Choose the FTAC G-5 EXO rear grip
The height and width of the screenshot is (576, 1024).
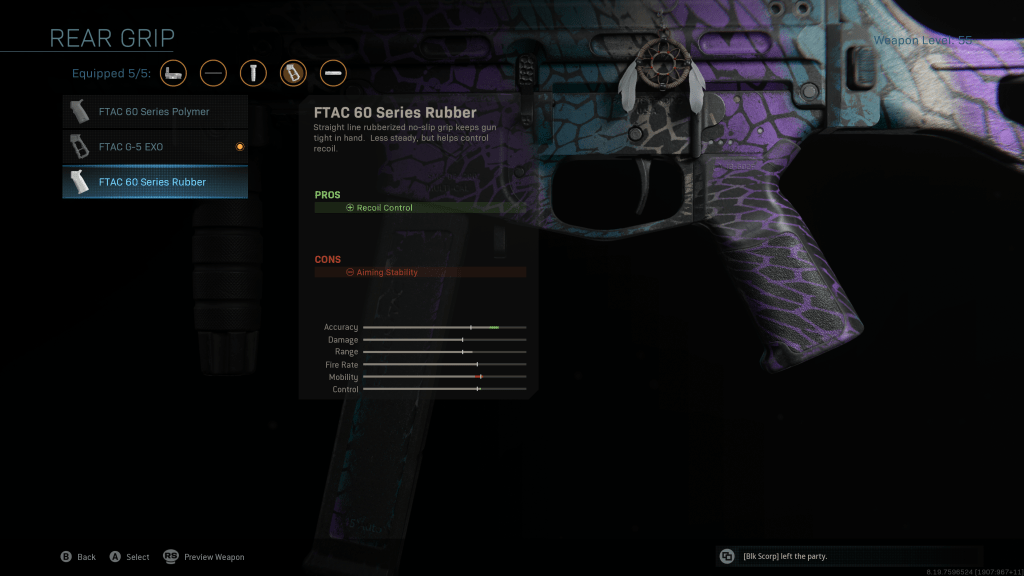pyautogui.click(x=155, y=147)
